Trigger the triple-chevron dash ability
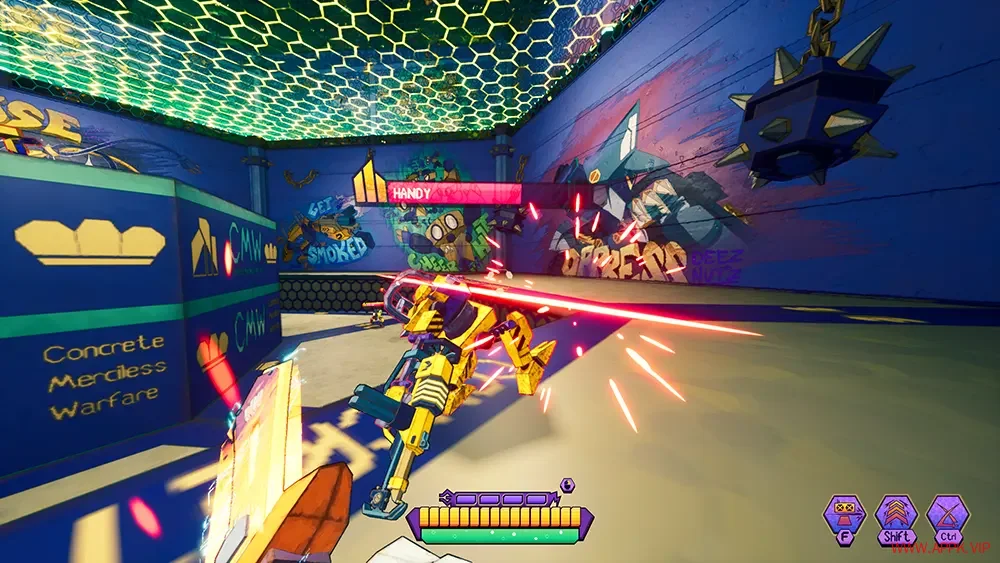Viewport: 1000px width, 563px height. tap(896, 516)
